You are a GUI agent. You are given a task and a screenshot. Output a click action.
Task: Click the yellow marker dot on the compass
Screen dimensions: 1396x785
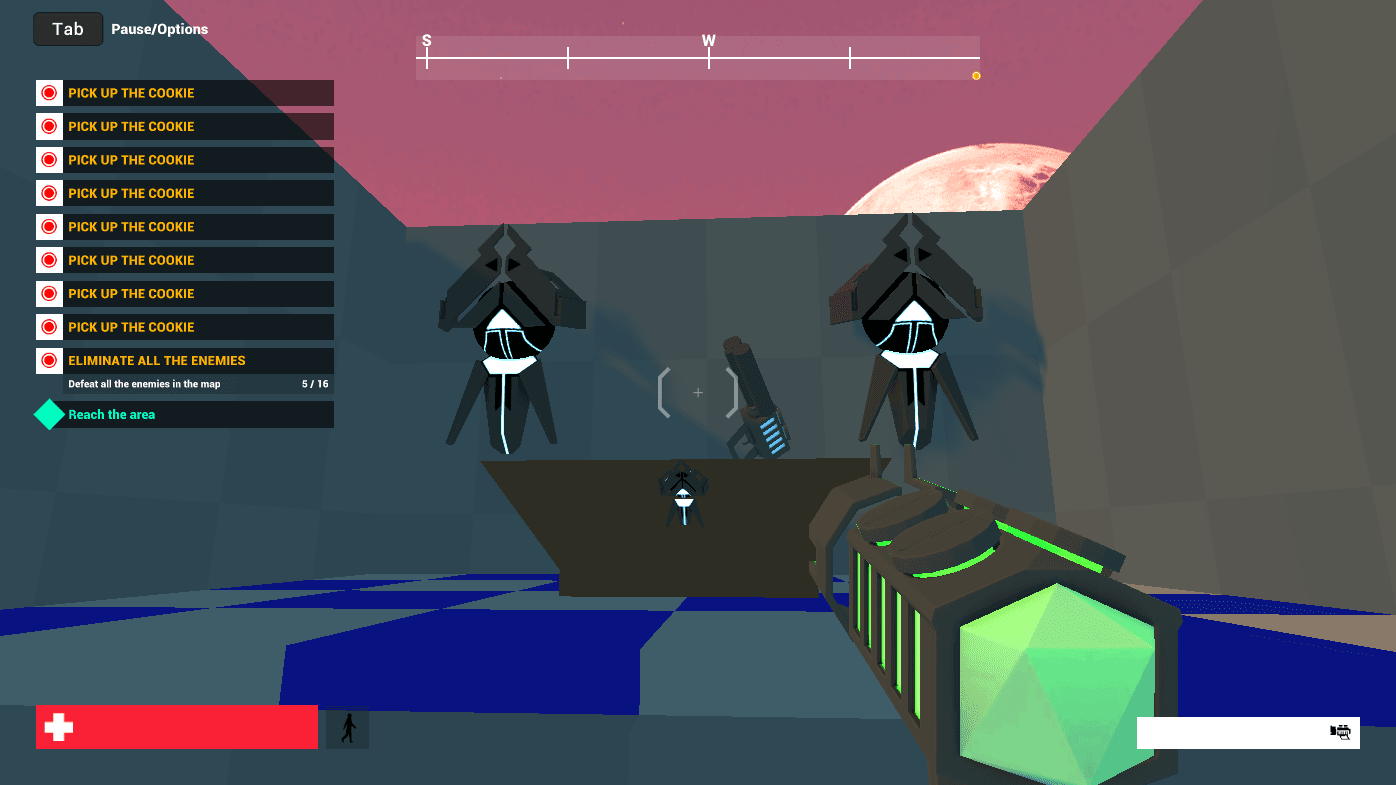pos(976,75)
